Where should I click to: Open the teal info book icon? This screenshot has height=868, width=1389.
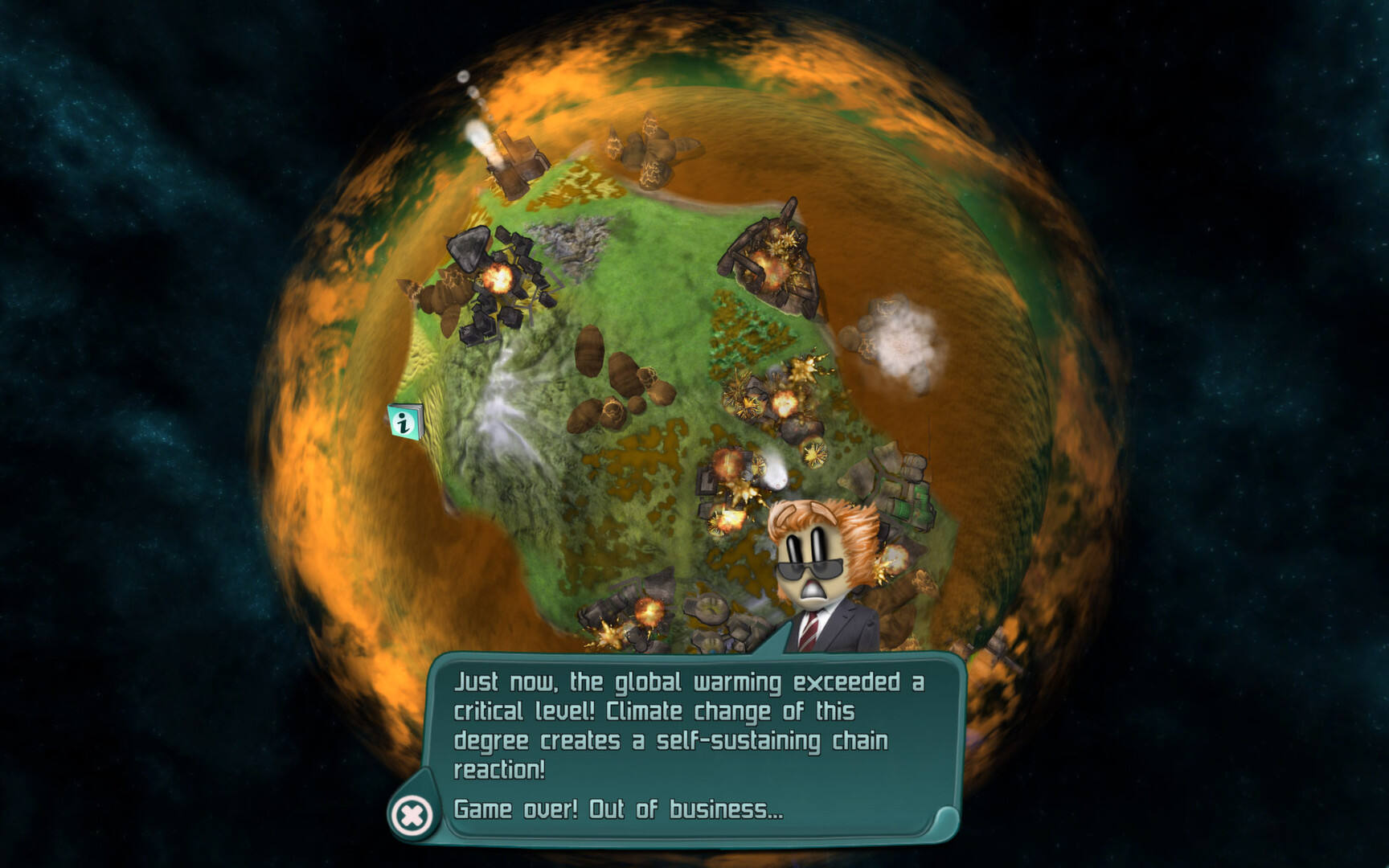click(404, 421)
